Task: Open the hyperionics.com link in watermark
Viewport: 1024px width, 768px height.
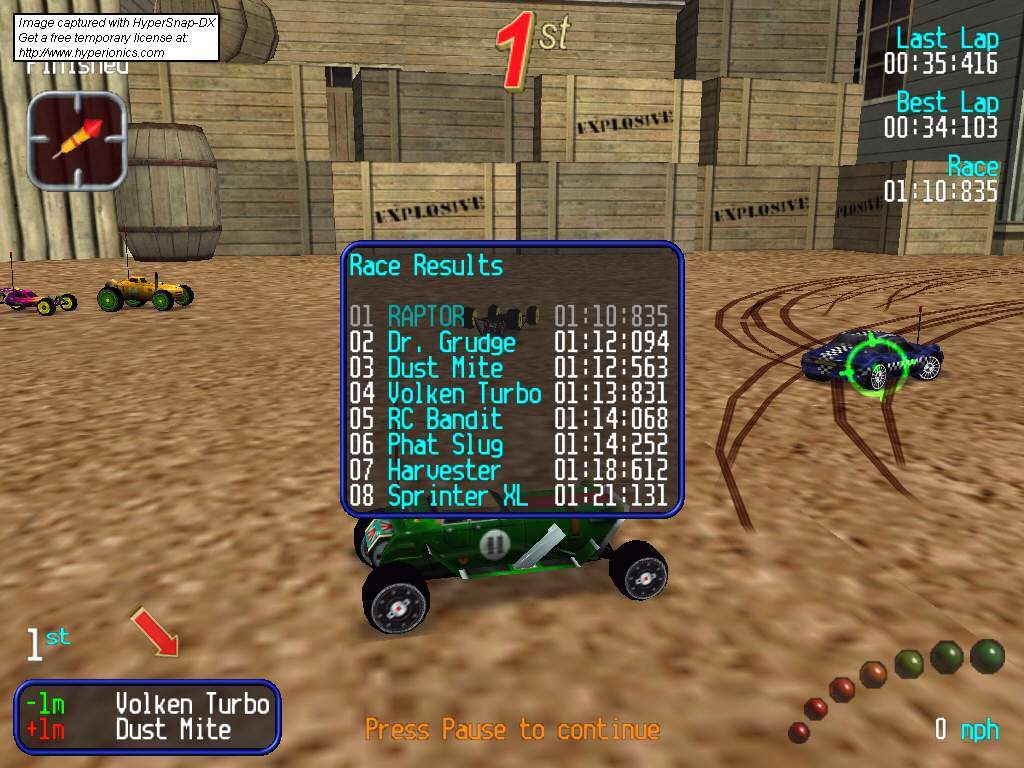Action: 91,53
